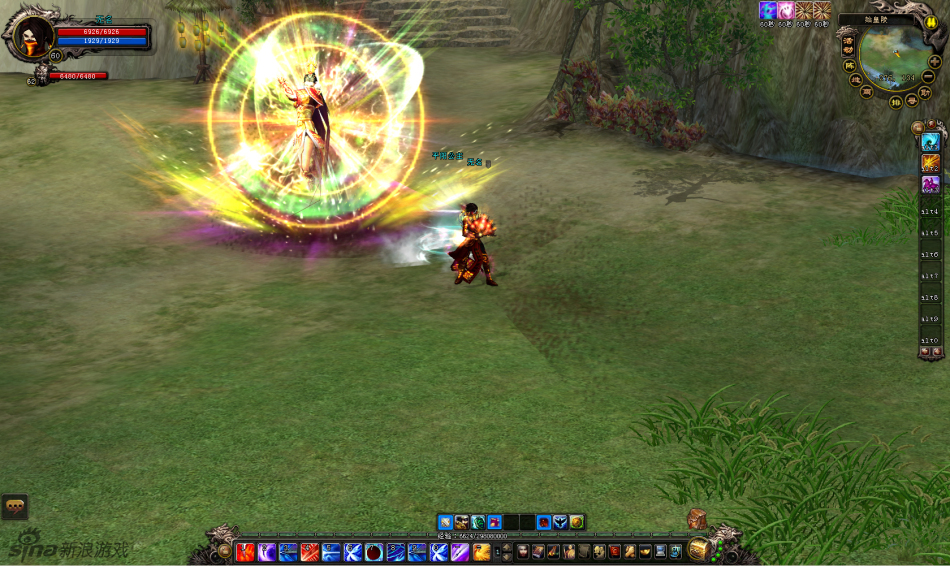Click the yellow round button above minimap
Viewport: 950px width, 566px height.
(x=931, y=21)
